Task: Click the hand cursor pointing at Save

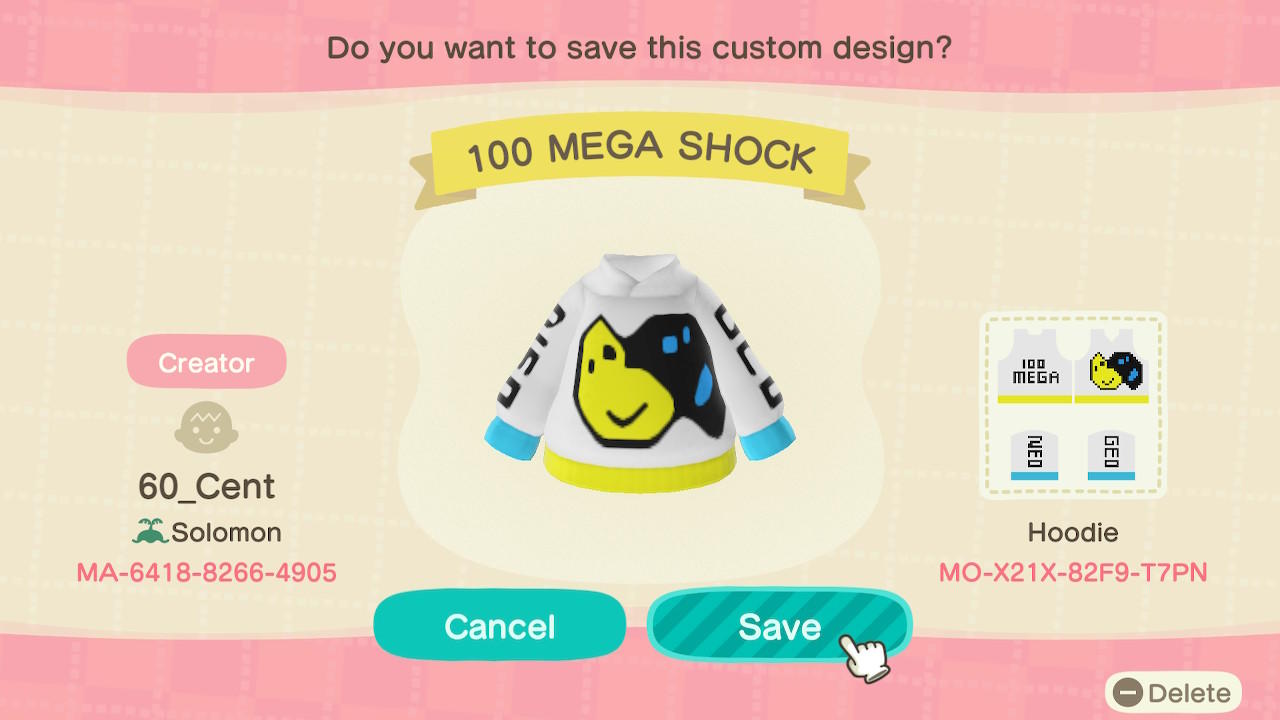Action: click(867, 650)
